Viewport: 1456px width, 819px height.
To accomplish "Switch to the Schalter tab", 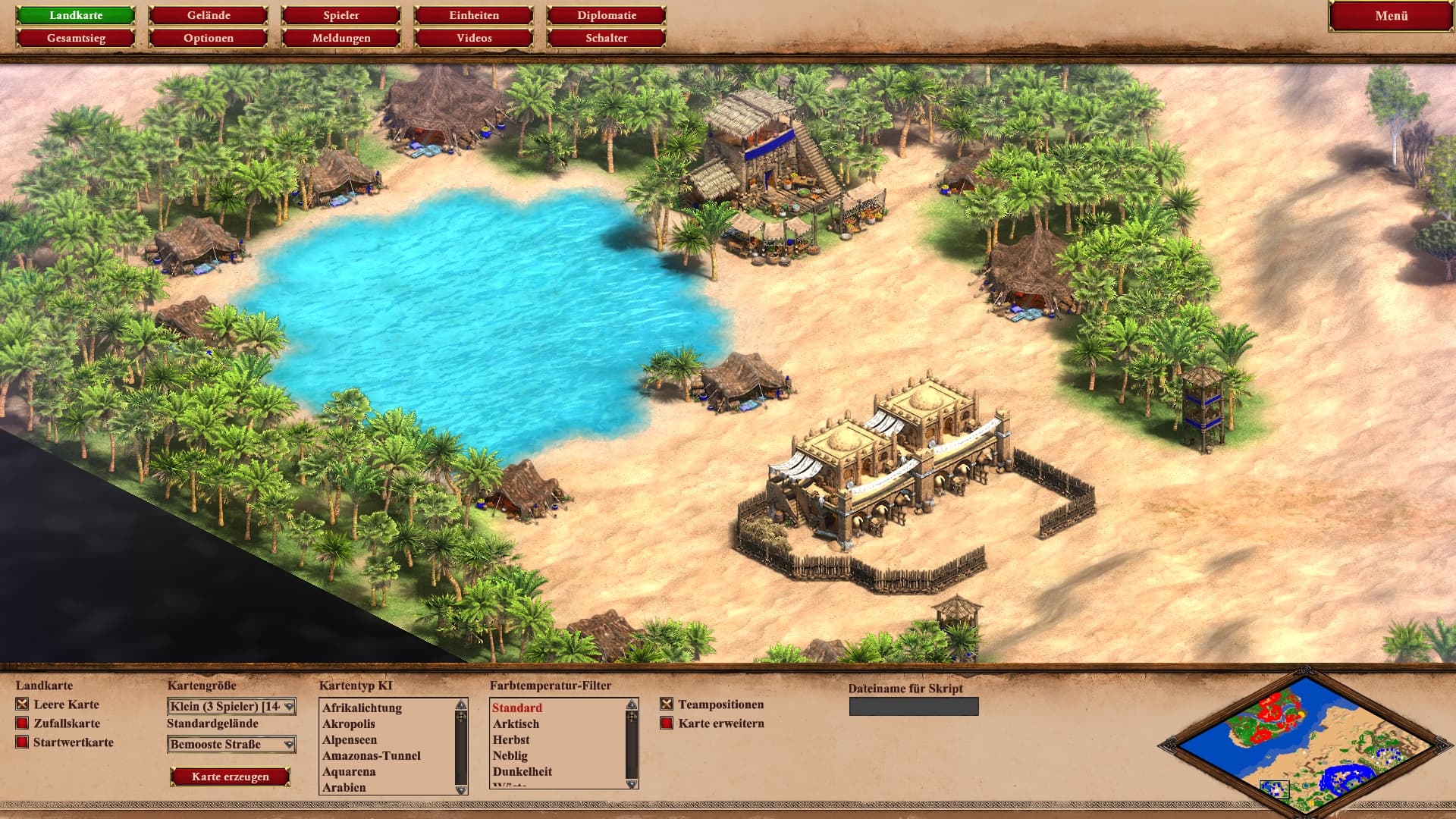I will point(607,38).
